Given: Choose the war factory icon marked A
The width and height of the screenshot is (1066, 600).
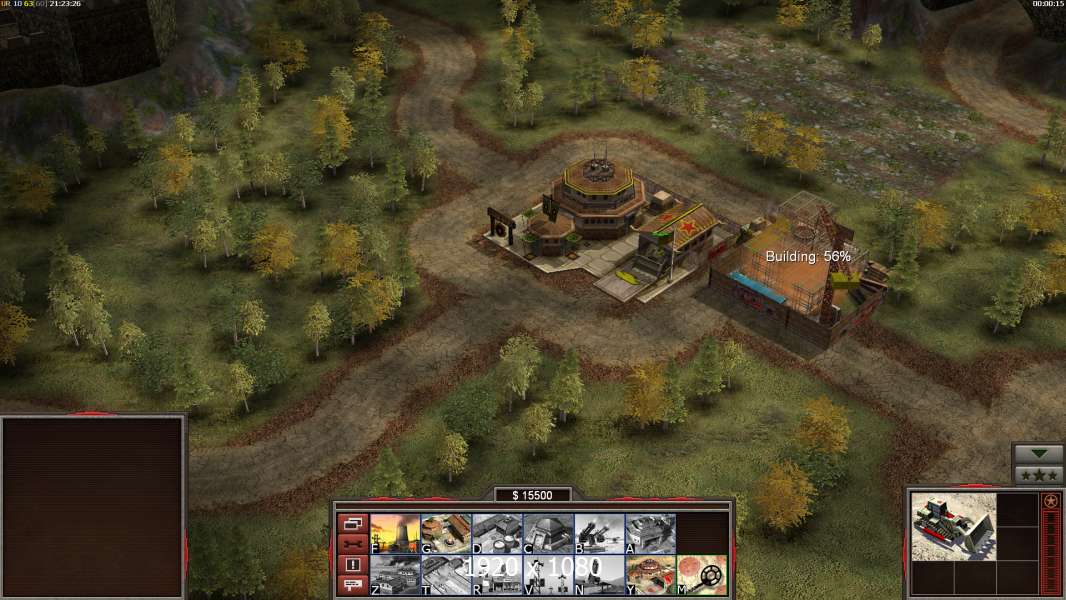Looking at the screenshot, I should tap(650, 534).
